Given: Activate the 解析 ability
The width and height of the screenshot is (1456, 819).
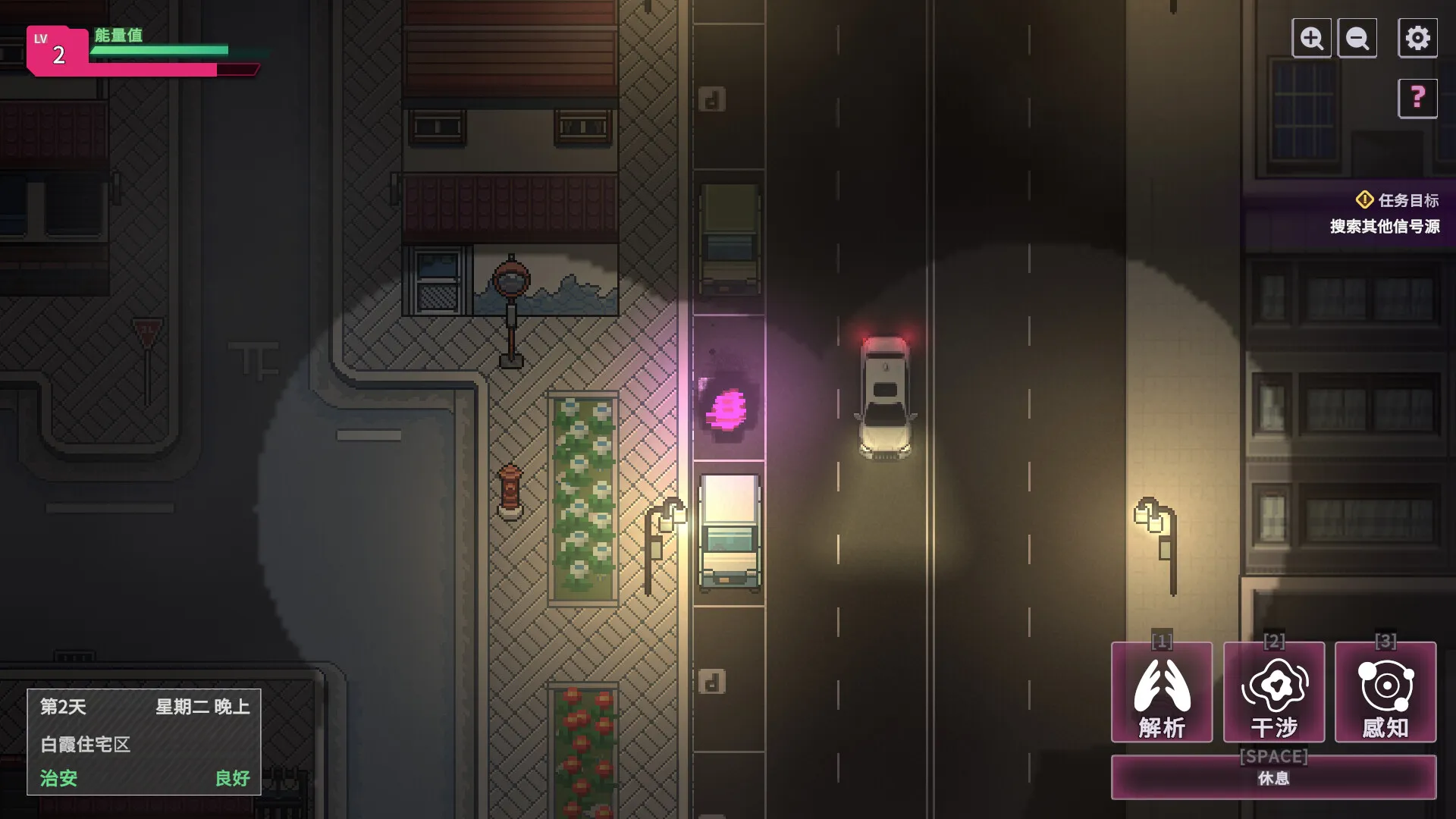Looking at the screenshot, I should click(x=1161, y=692).
